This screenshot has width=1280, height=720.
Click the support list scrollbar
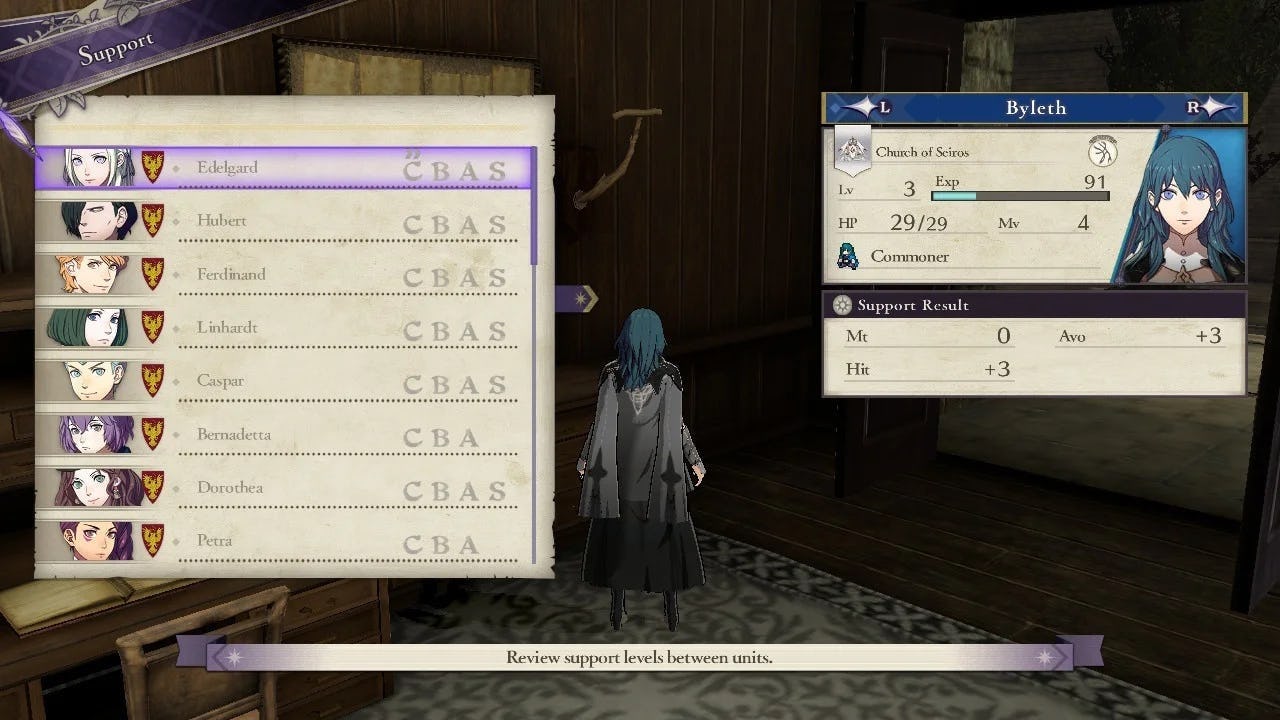click(x=534, y=206)
